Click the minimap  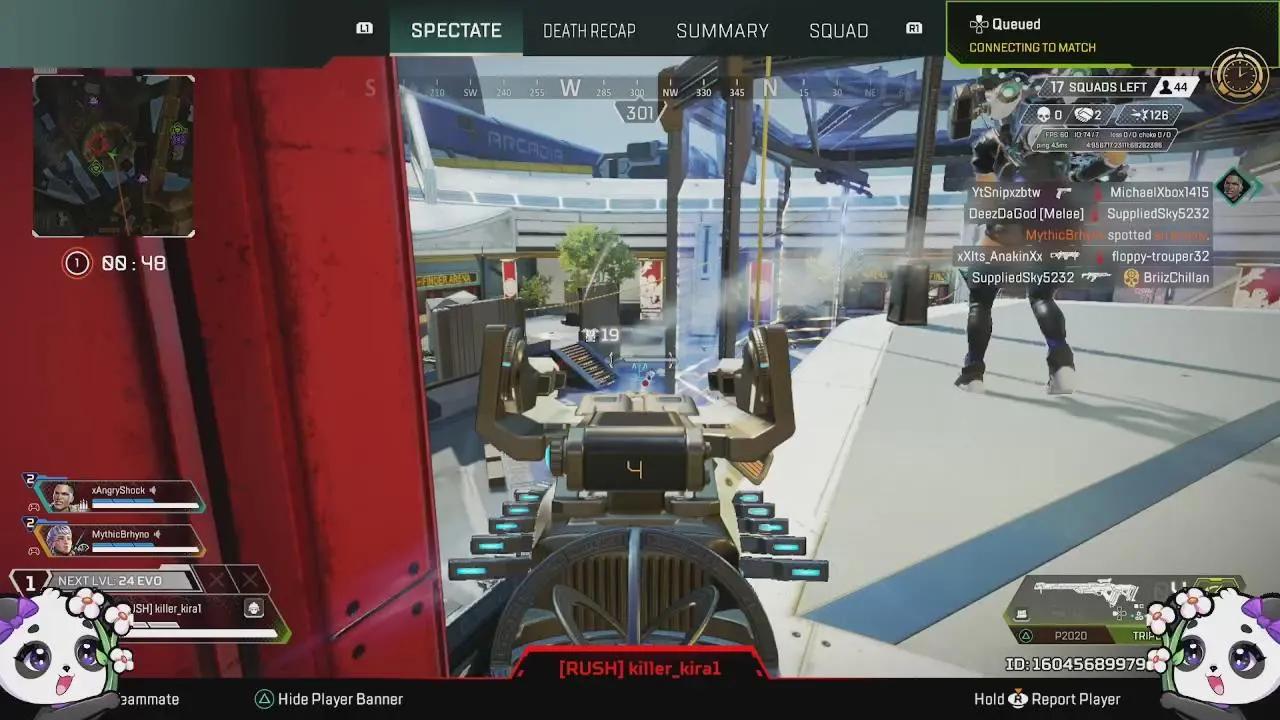pyautogui.click(x=113, y=156)
